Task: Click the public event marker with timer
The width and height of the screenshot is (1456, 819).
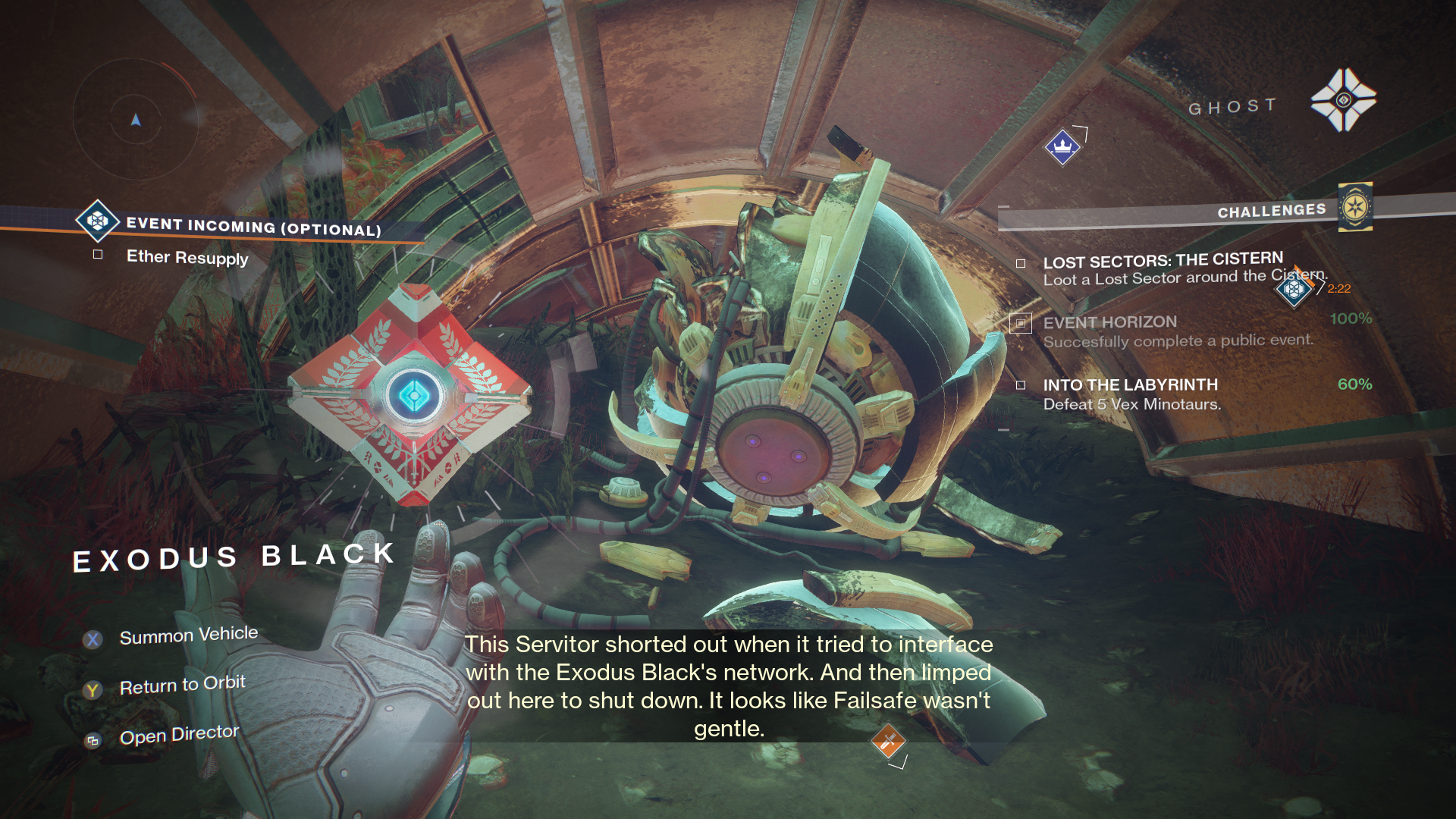Action: click(1294, 289)
